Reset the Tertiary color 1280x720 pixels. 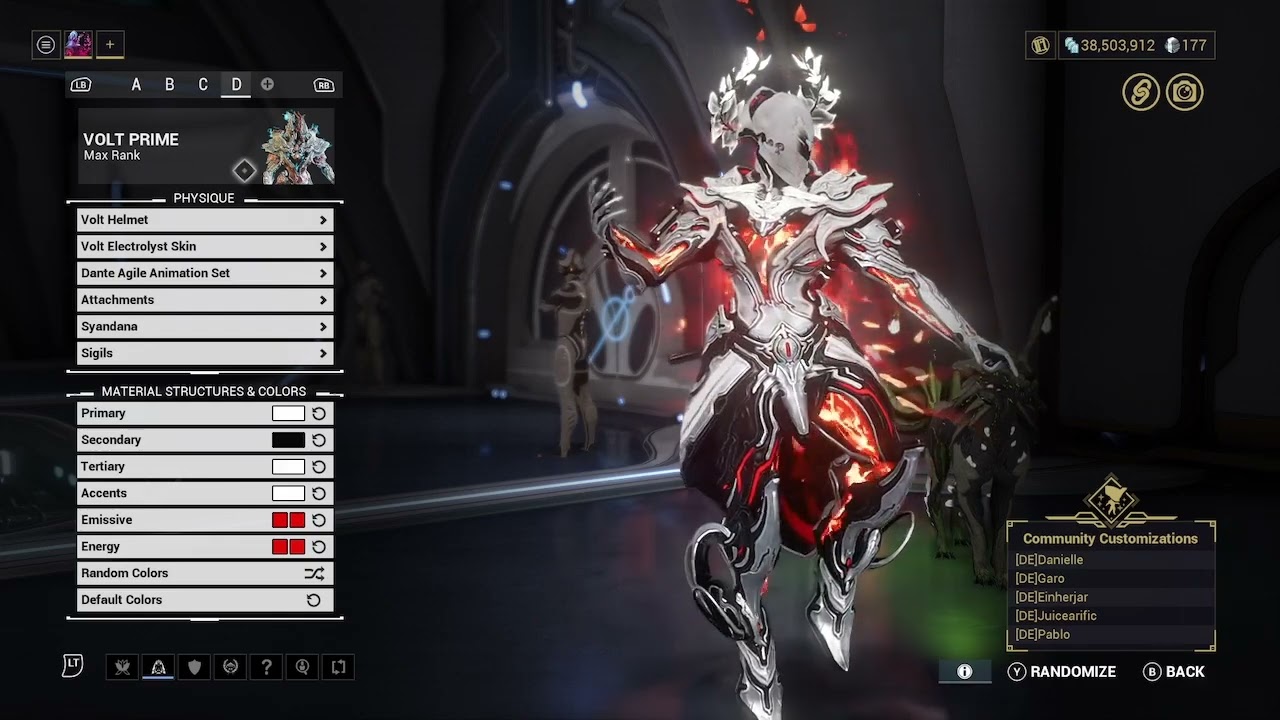(x=319, y=467)
